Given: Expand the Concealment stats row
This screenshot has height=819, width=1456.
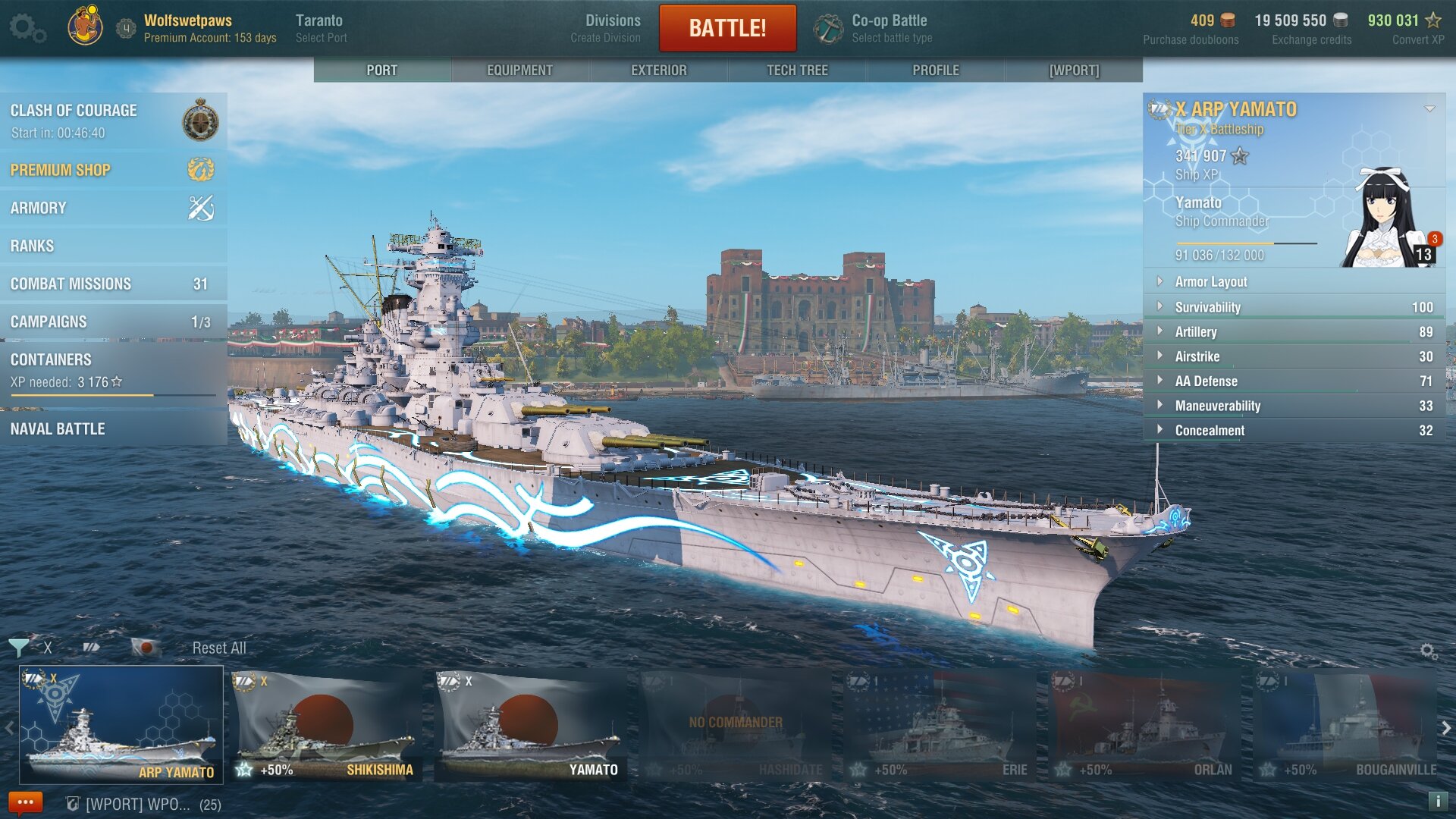Looking at the screenshot, I should tap(1293, 430).
